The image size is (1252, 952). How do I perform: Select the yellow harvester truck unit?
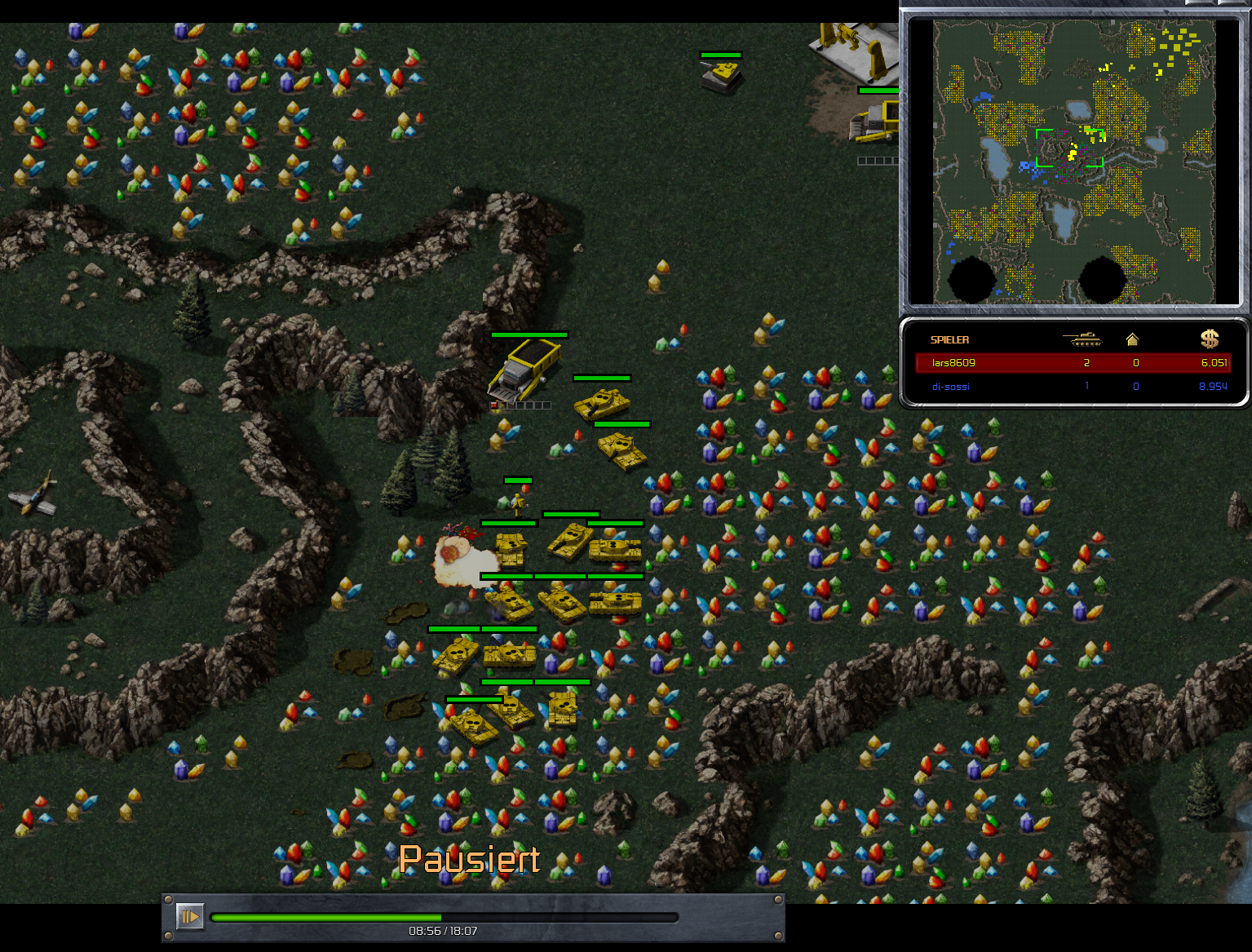click(x=525, y=370)
